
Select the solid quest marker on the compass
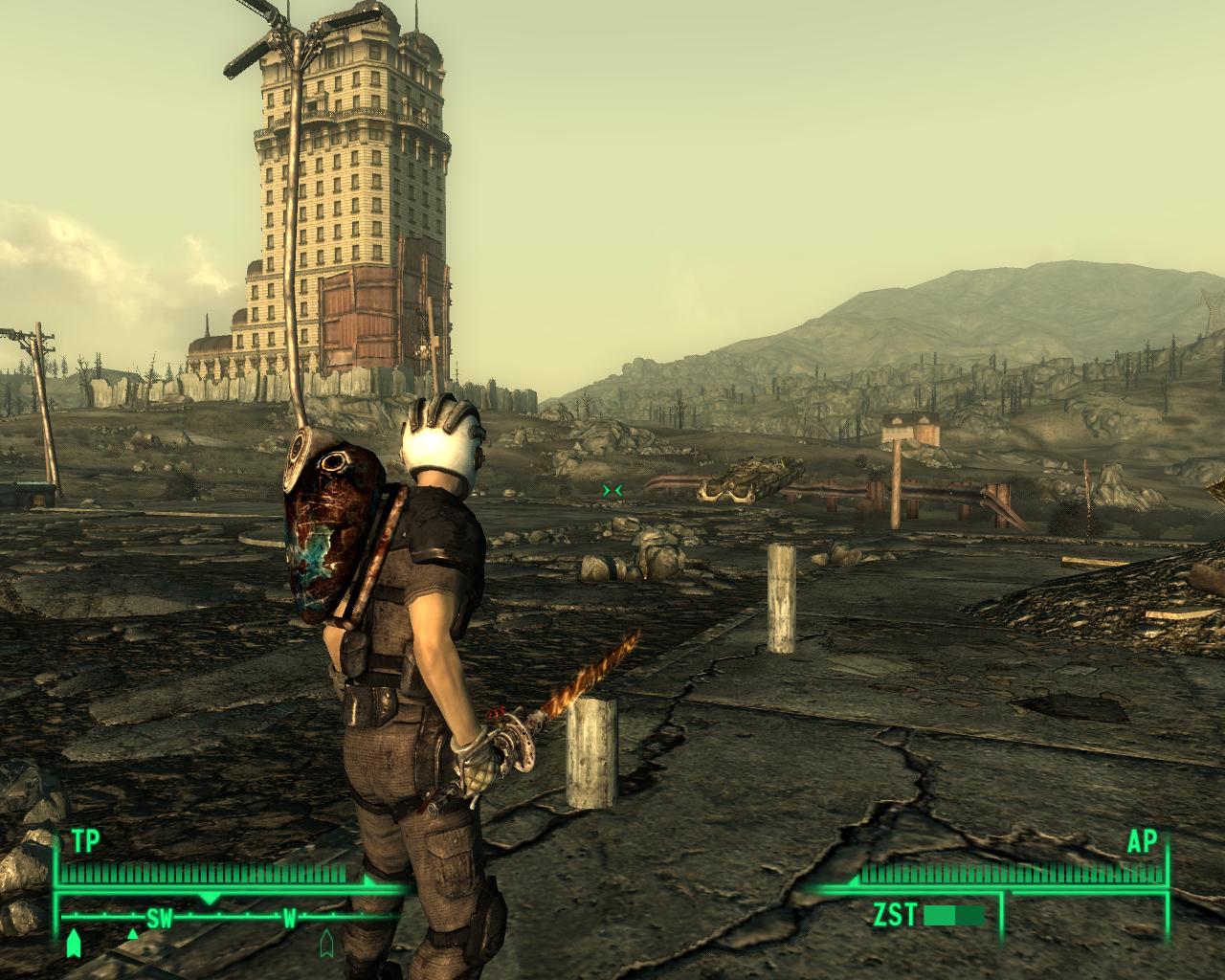73,944
